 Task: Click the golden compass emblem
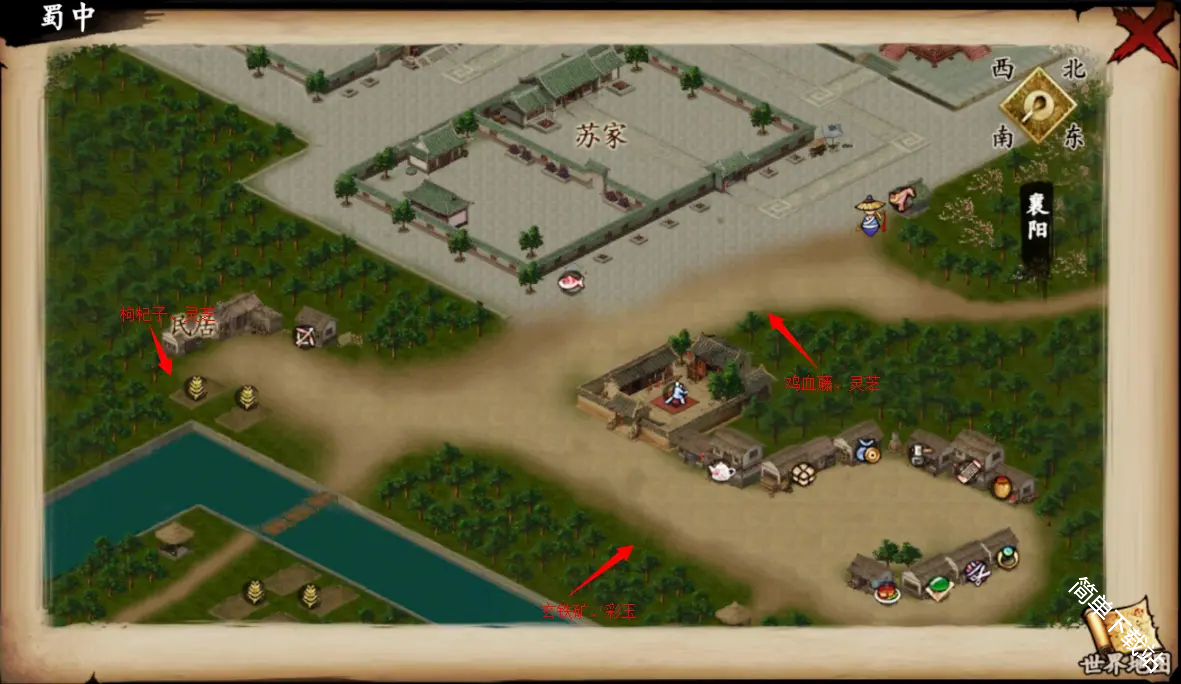tap(1039, 104)
